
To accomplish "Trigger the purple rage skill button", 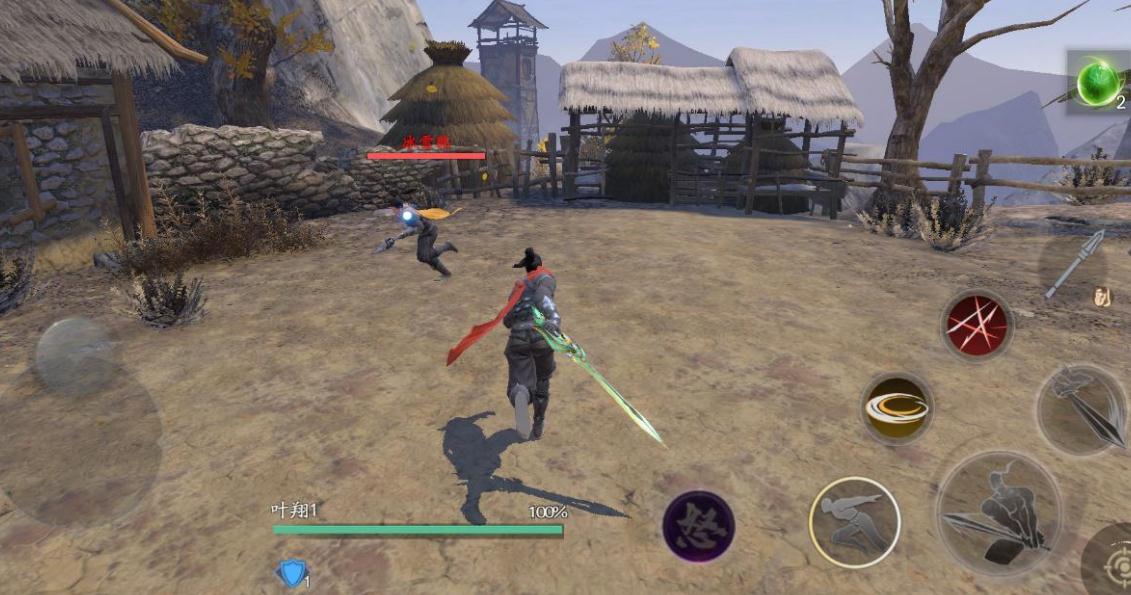I will (x=698, y=526).
